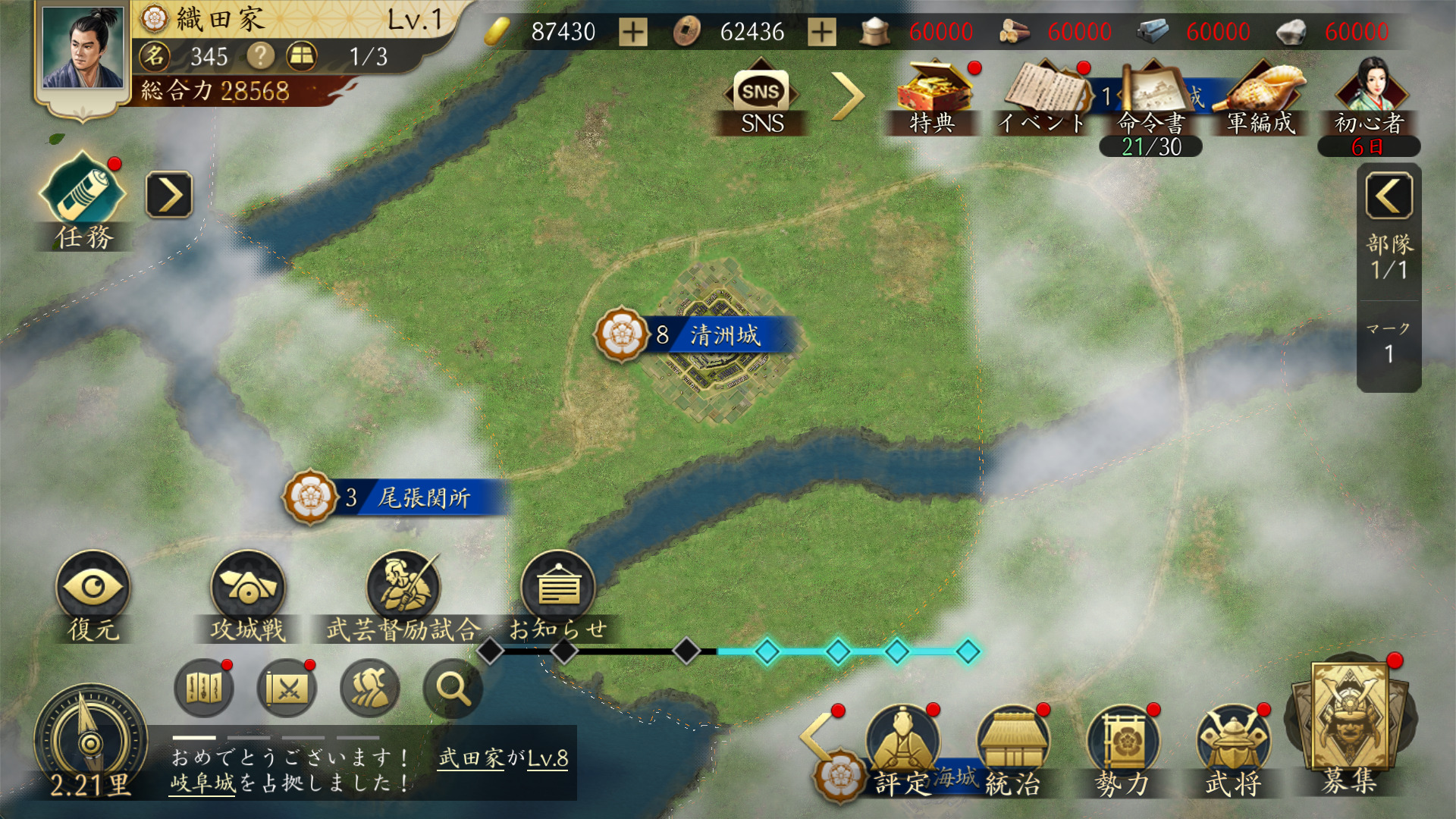1456x819 pixels.
Task: Open the イベント events book
Action: 1043,95
